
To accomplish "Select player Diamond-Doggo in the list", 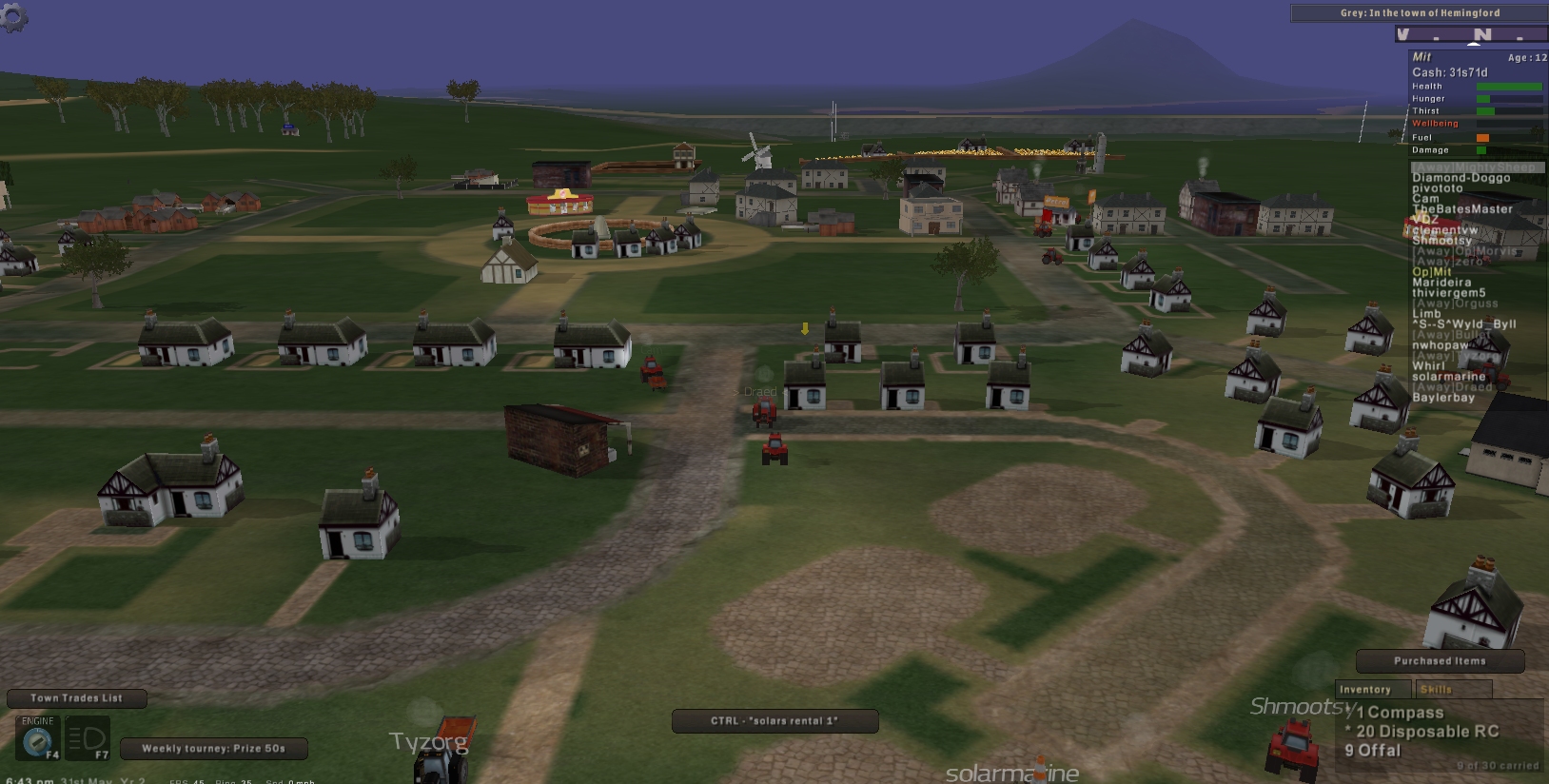I will pyautogui.click(x=1461, y=178).
